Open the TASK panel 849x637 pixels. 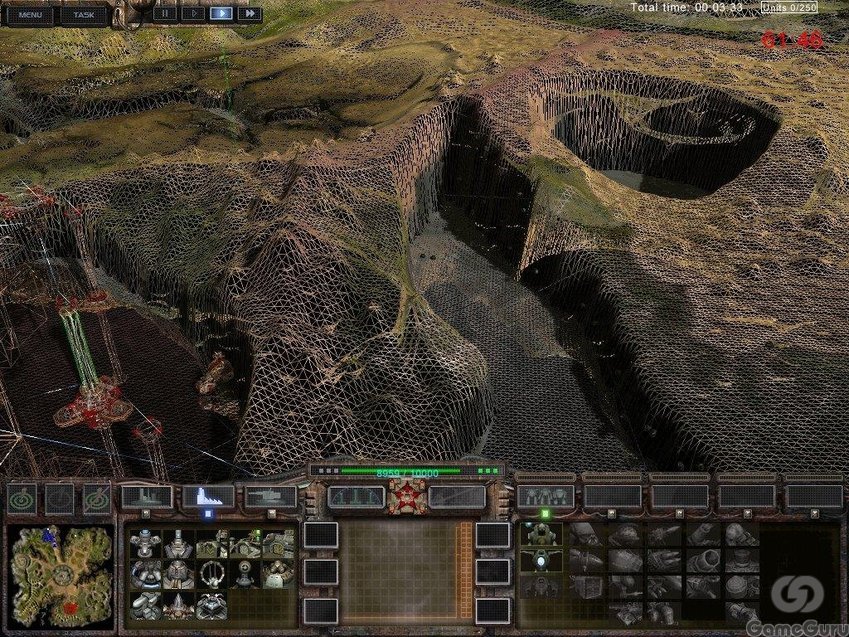click(85, 15)
